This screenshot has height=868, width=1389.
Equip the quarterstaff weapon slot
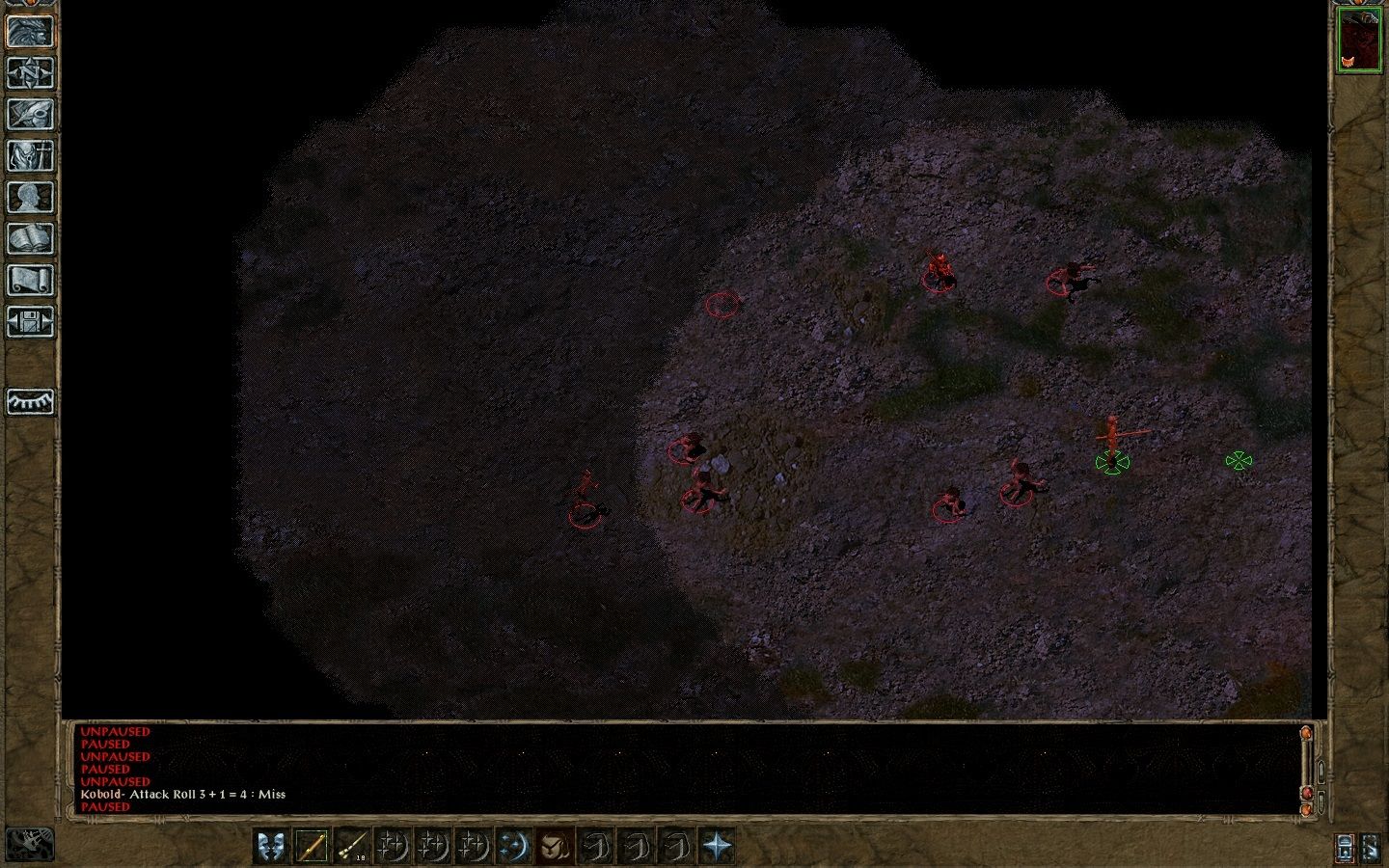click(311, 847)
